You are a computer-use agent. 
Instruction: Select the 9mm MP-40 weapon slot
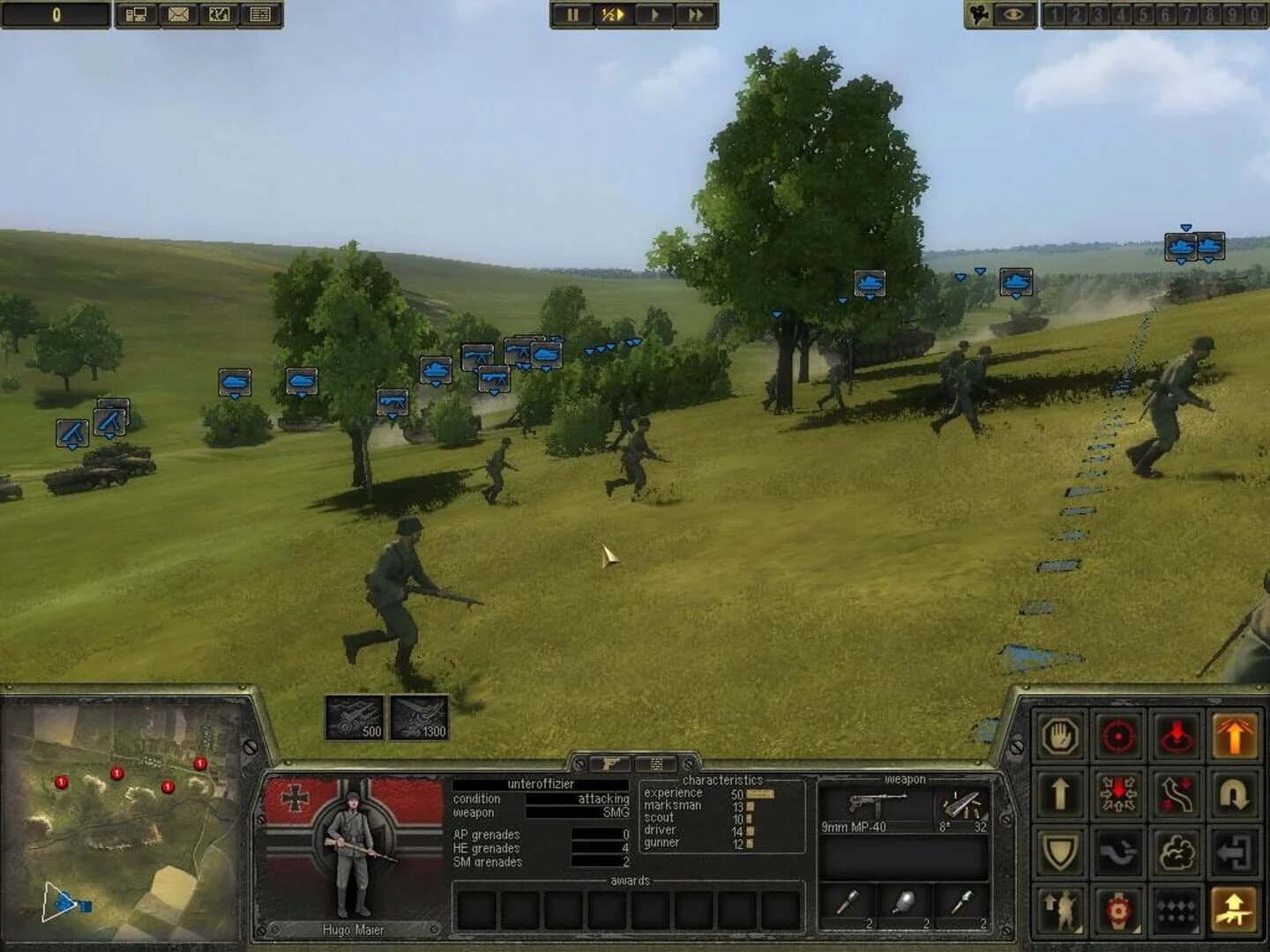click(873, 812)
